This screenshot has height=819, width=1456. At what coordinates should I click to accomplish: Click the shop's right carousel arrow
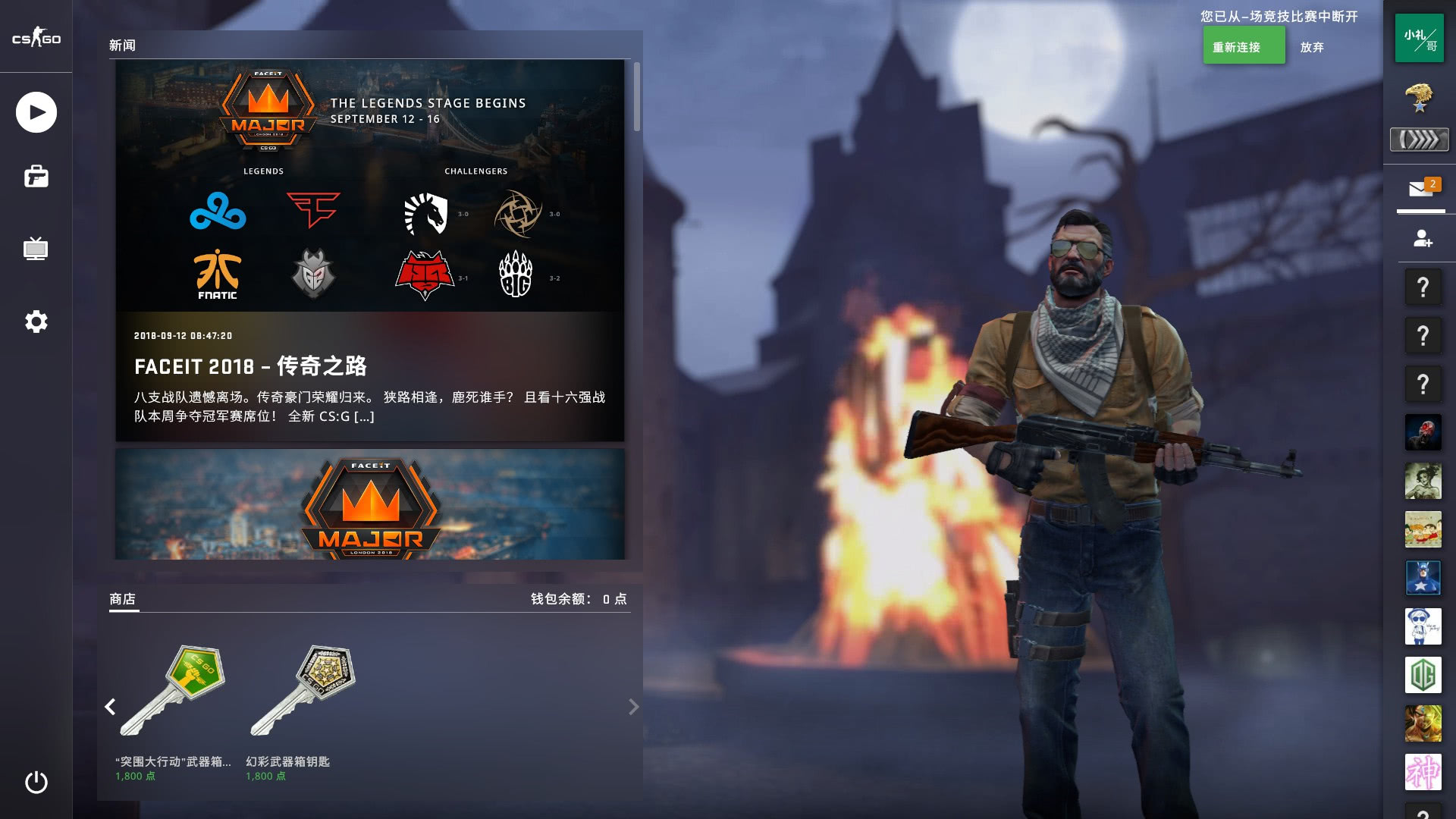632,707
